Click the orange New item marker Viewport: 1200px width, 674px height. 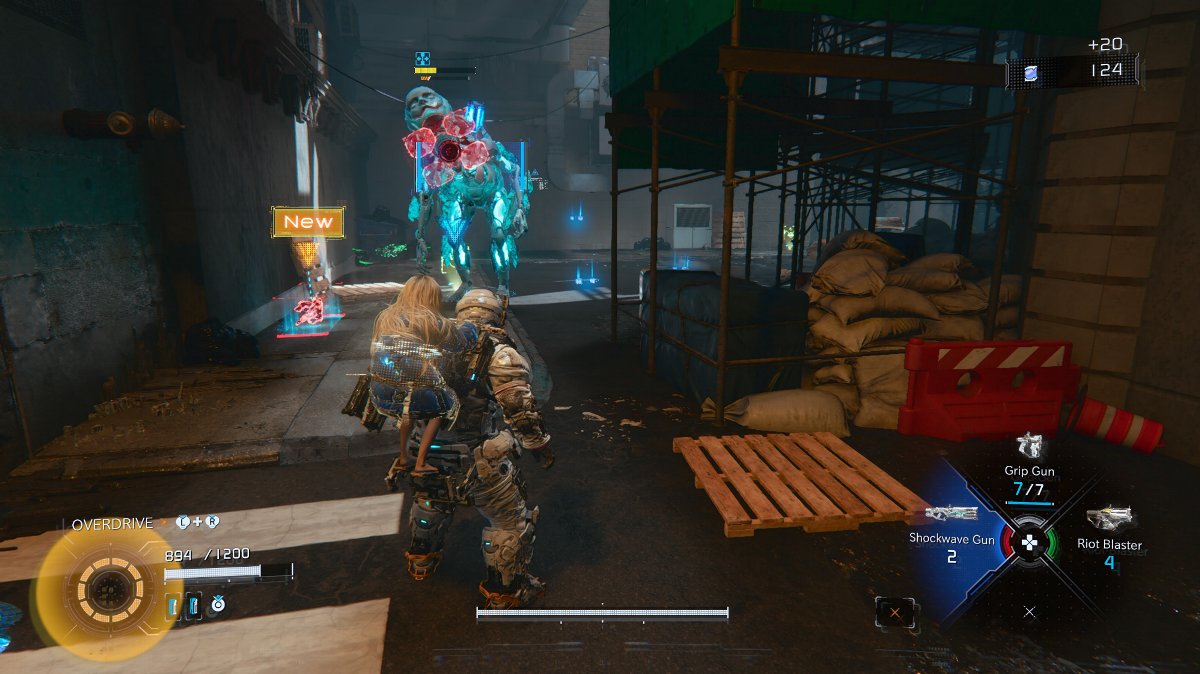pos(308,222)
